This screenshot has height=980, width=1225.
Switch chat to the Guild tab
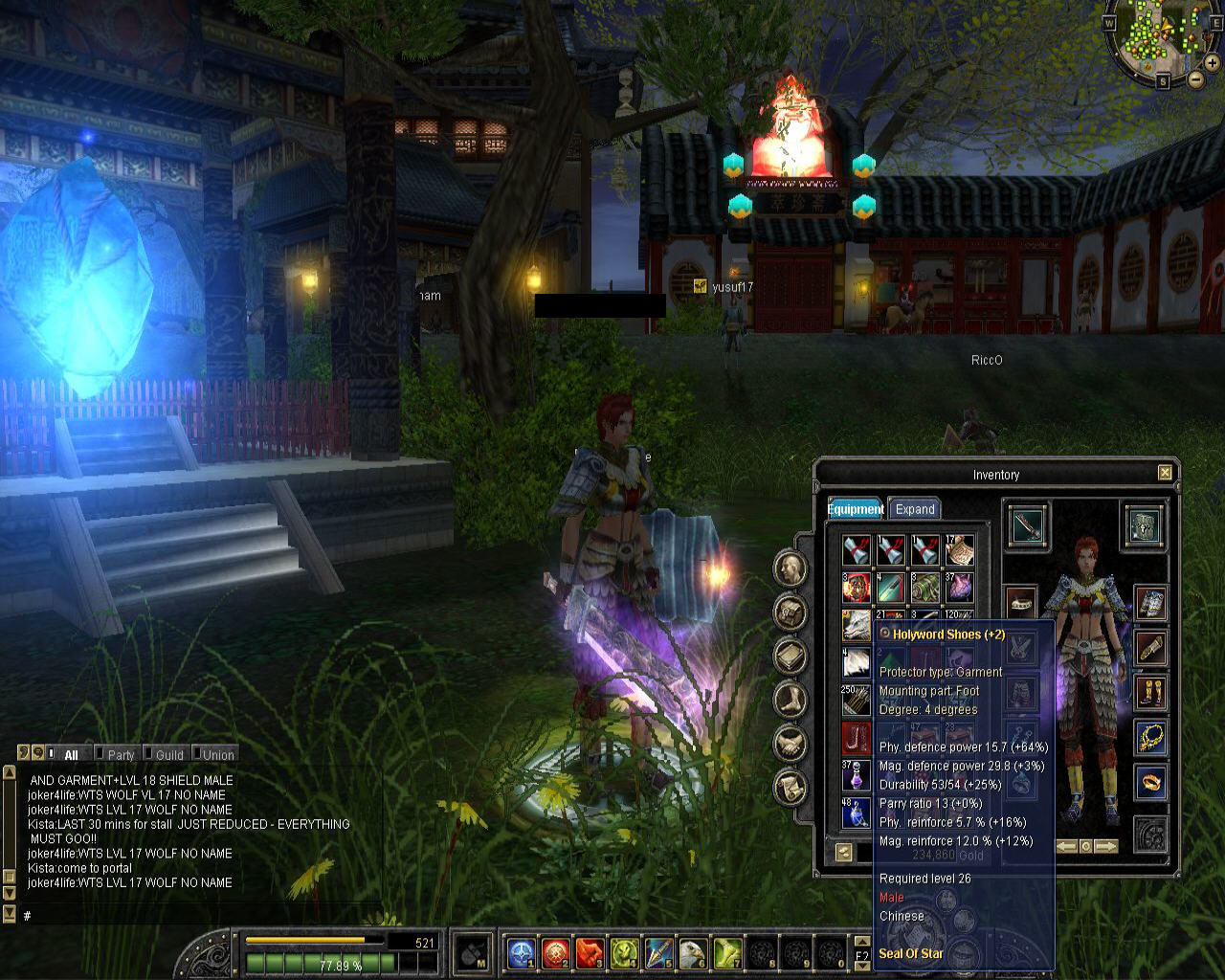pos(168,755)
